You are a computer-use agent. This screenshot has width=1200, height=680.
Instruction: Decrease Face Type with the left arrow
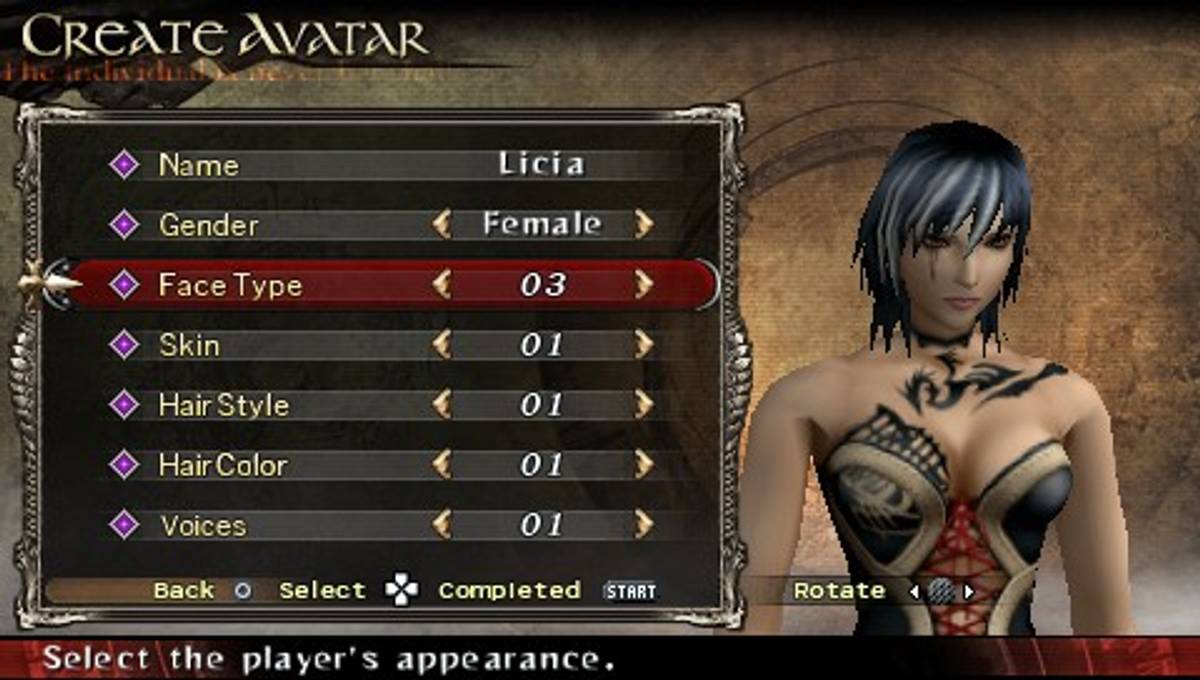tap(441, 285)
